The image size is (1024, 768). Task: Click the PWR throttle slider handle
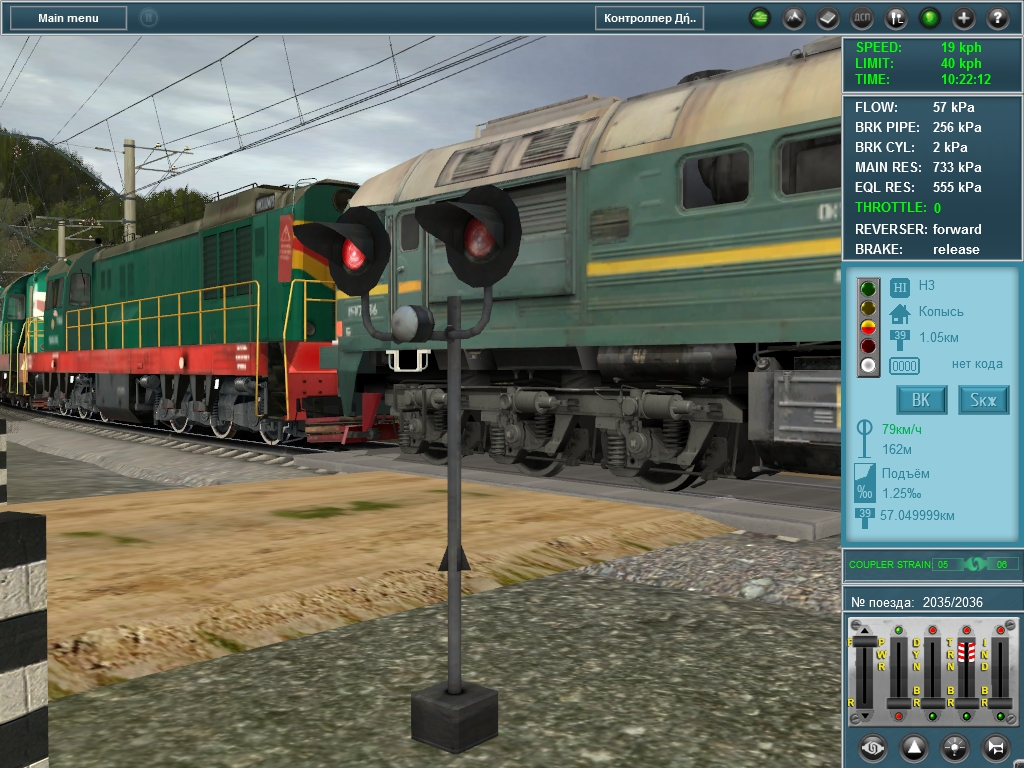coord(898,704)
